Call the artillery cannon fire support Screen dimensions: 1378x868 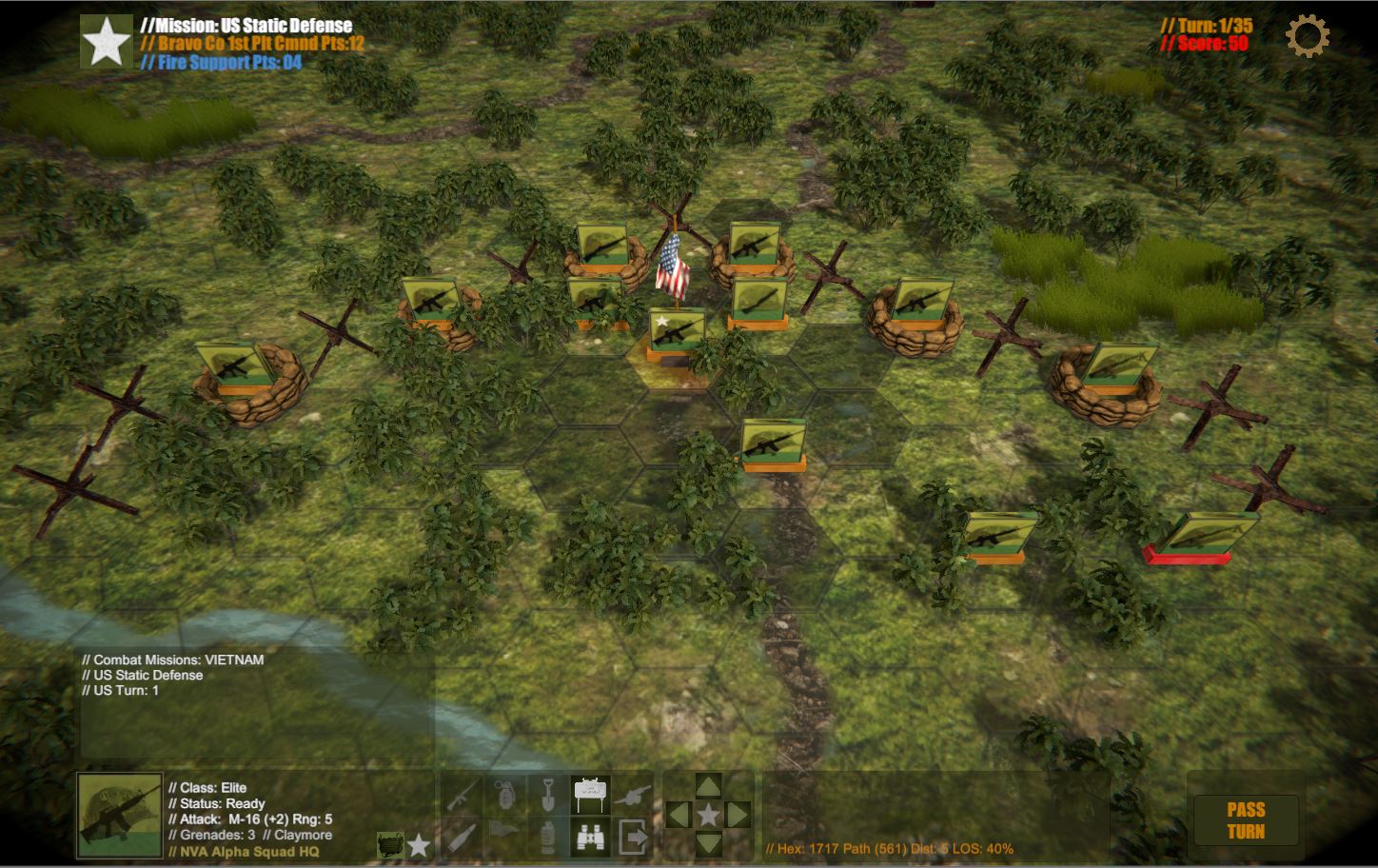[x=633, y=794]
